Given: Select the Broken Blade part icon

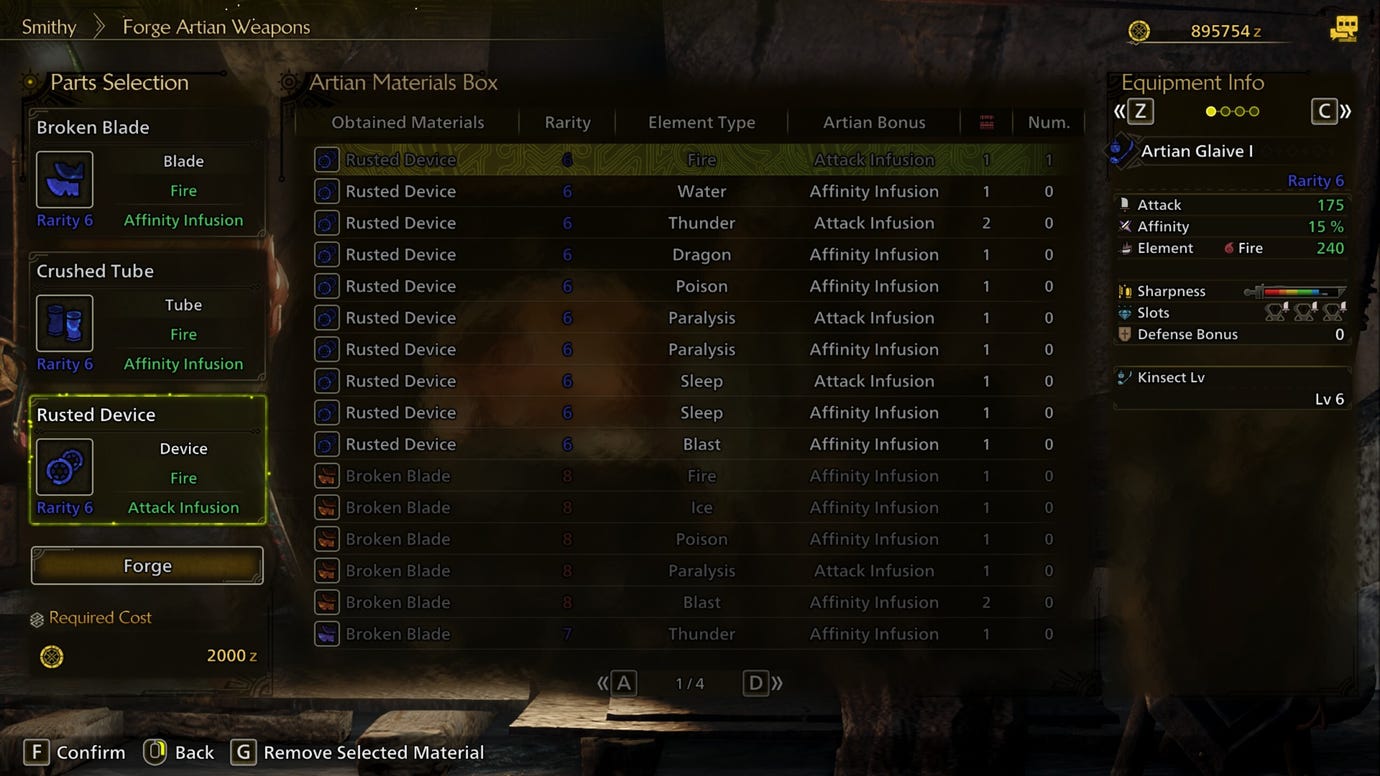Looking at the screenshot, I should pos(64,180).
